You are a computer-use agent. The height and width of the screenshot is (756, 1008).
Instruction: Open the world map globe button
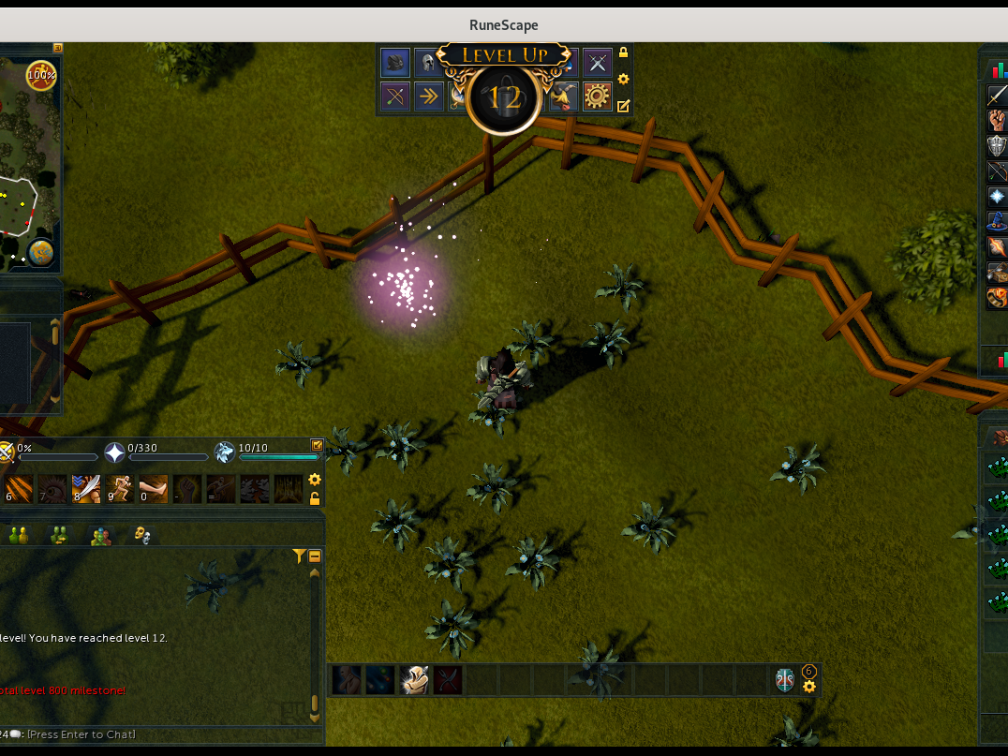coord(41,251)
